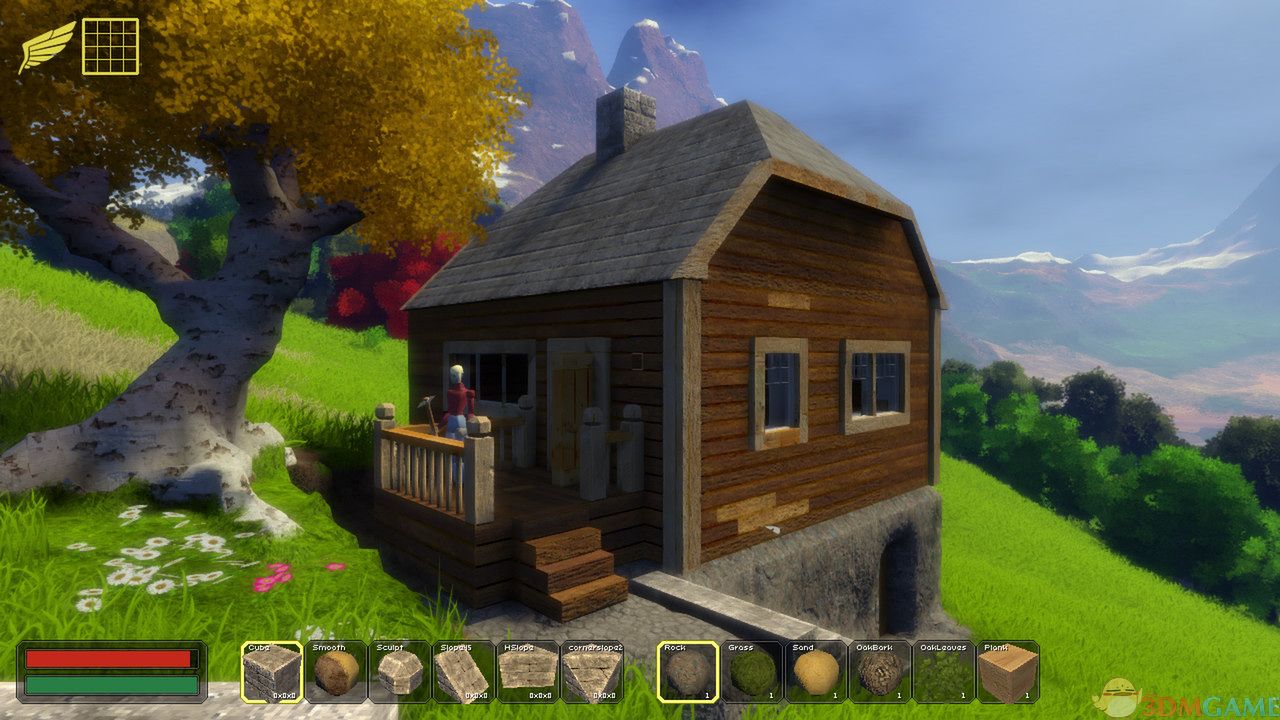
Task: Select the Cube shape slot
Action: point(272,671)
